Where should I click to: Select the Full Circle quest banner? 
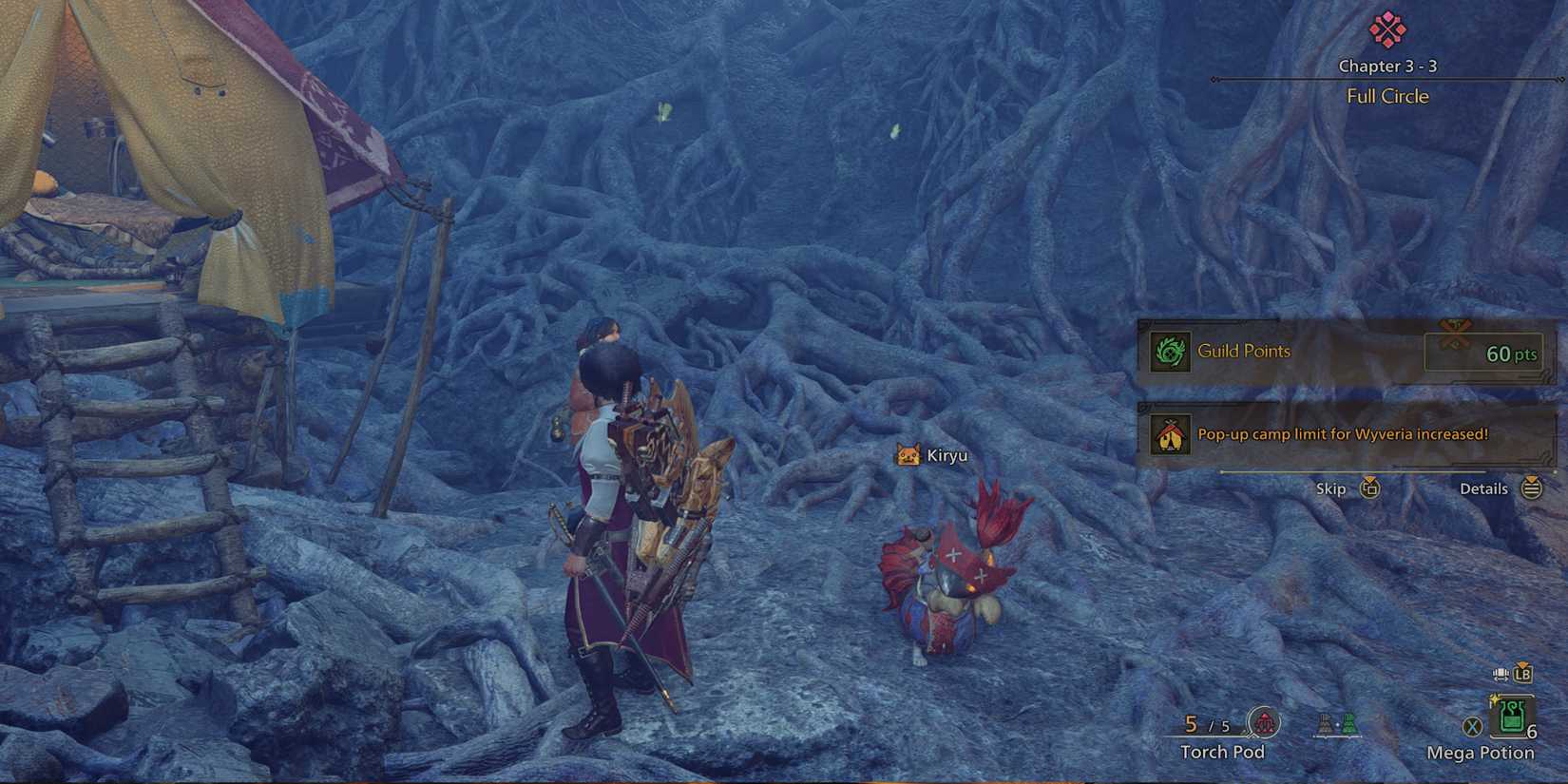[1386, 95]
